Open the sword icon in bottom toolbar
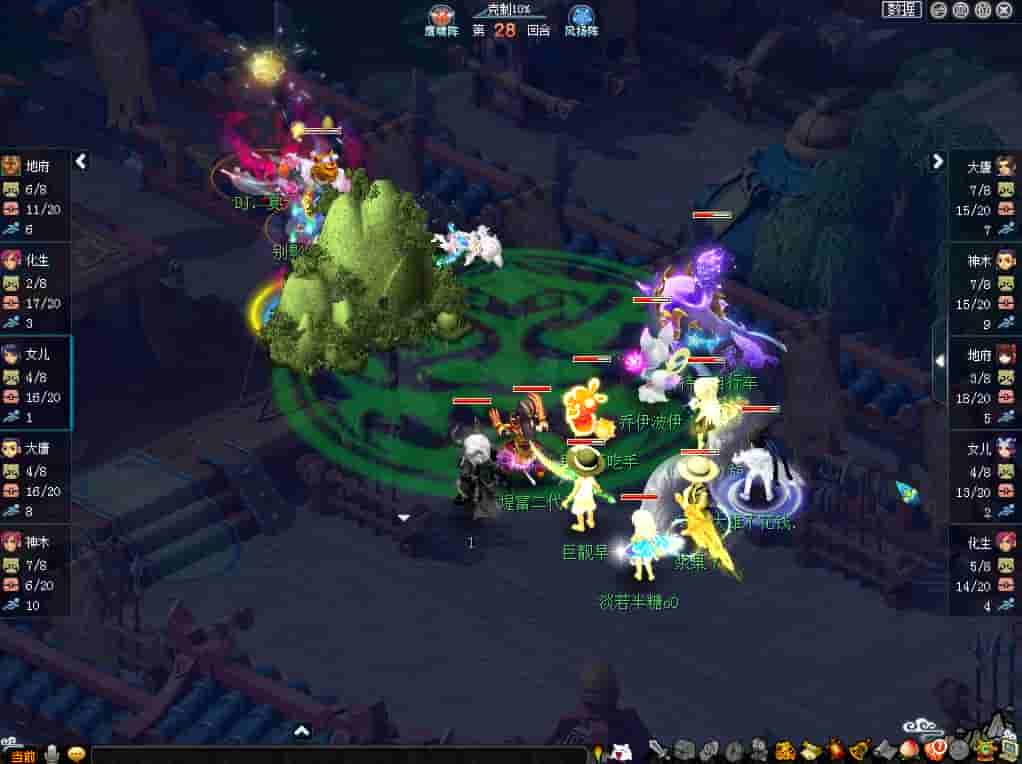This screenshot has width=1022, height=764. coord(657,749)
